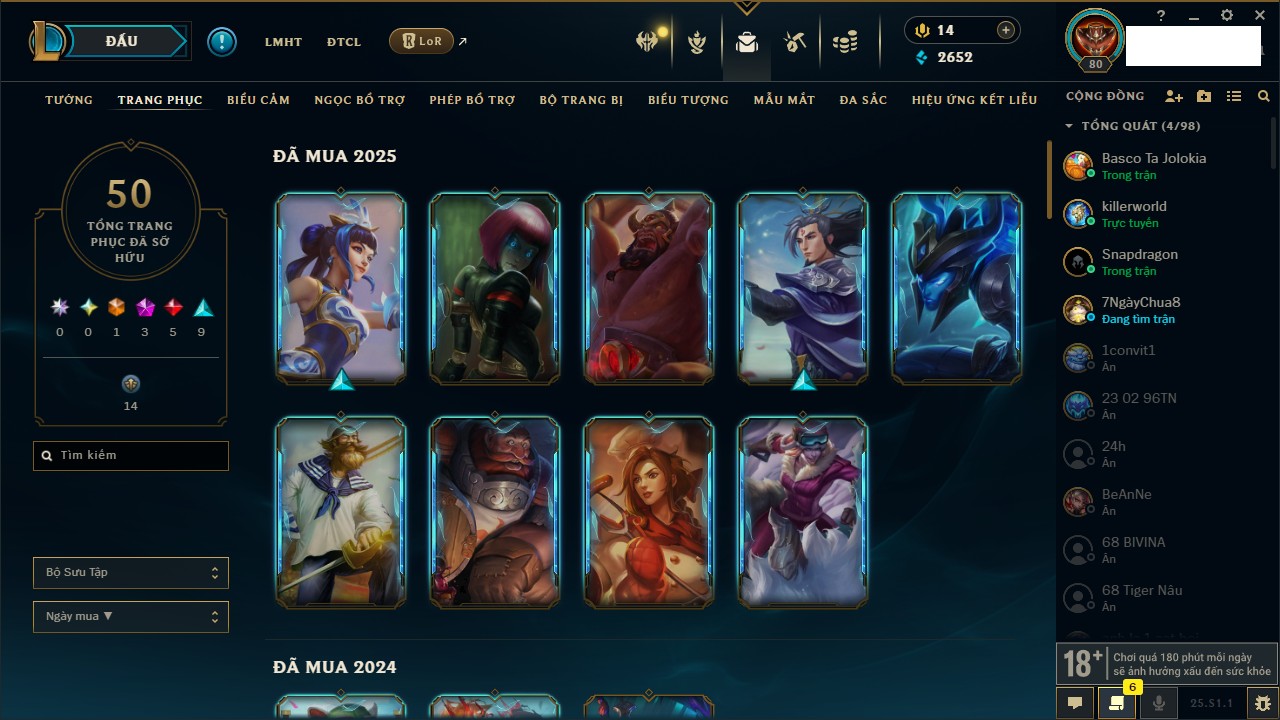Close the client window
The width and height of the screenshot is (1280, 720).
click(1260, 16)
